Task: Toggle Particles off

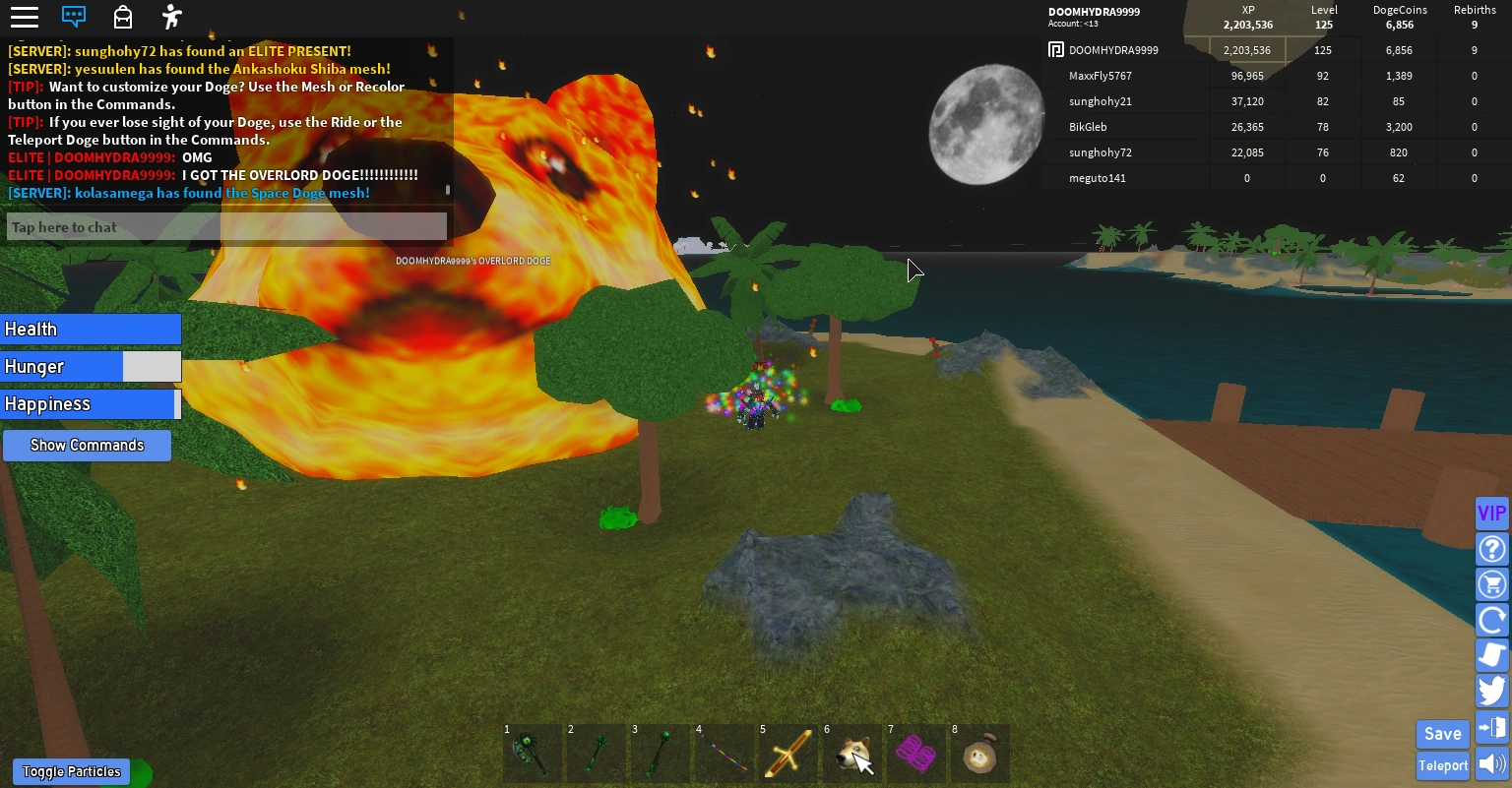Action: pyautogui.click(x=71, y=771)
